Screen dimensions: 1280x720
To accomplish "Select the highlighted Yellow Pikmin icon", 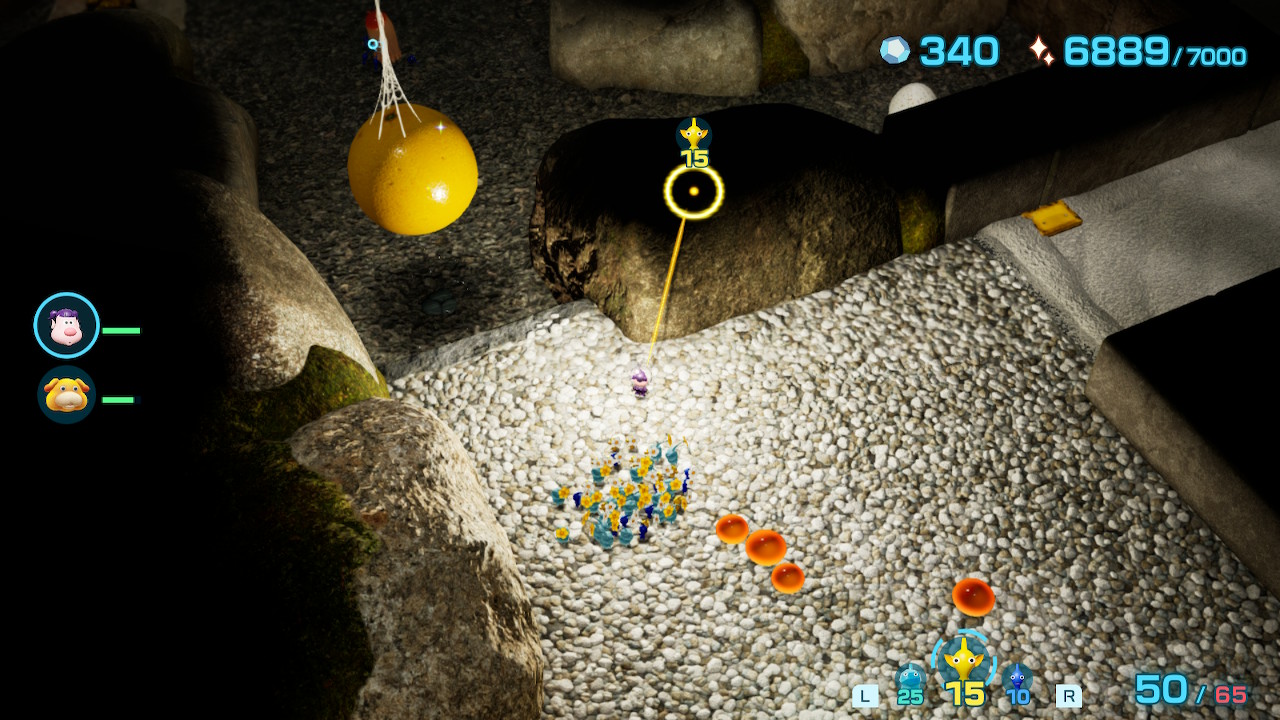I will 964,661.
